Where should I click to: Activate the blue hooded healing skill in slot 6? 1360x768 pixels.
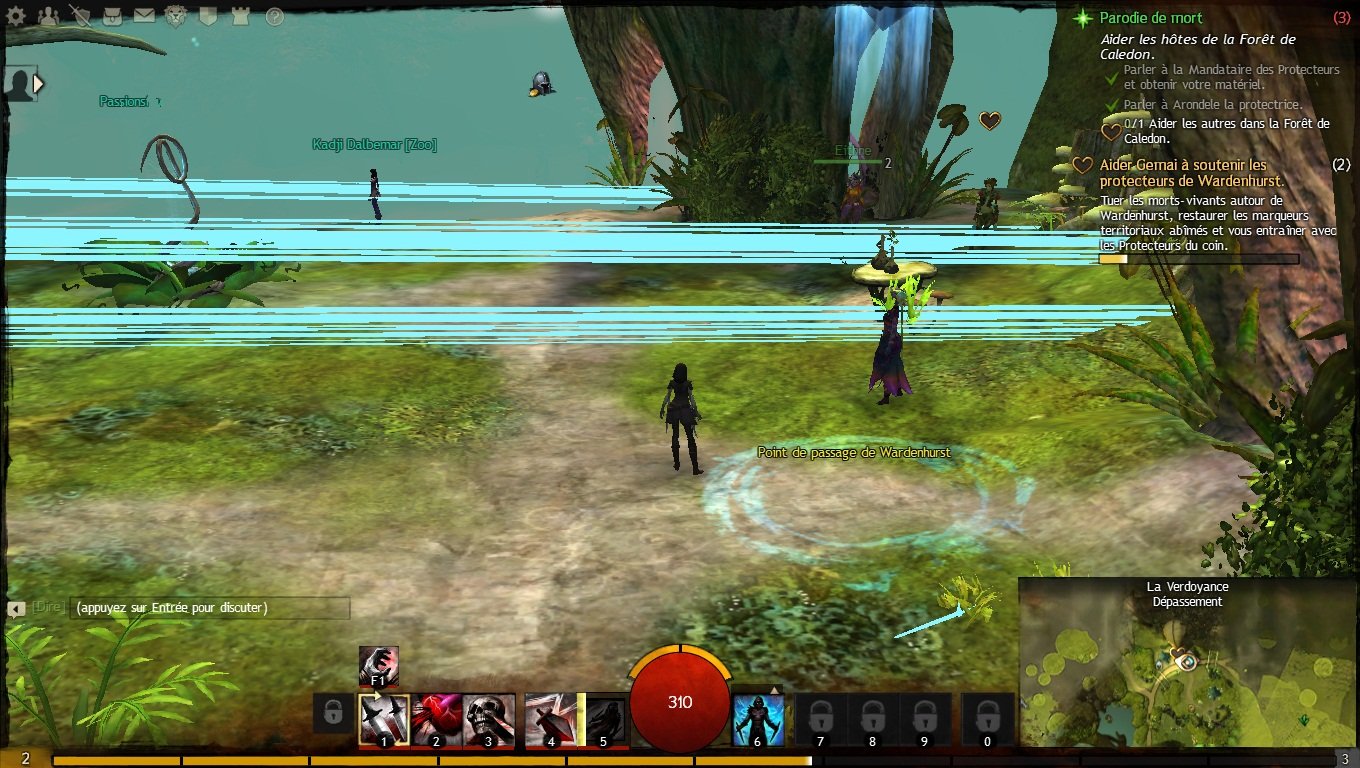[758, 719]
